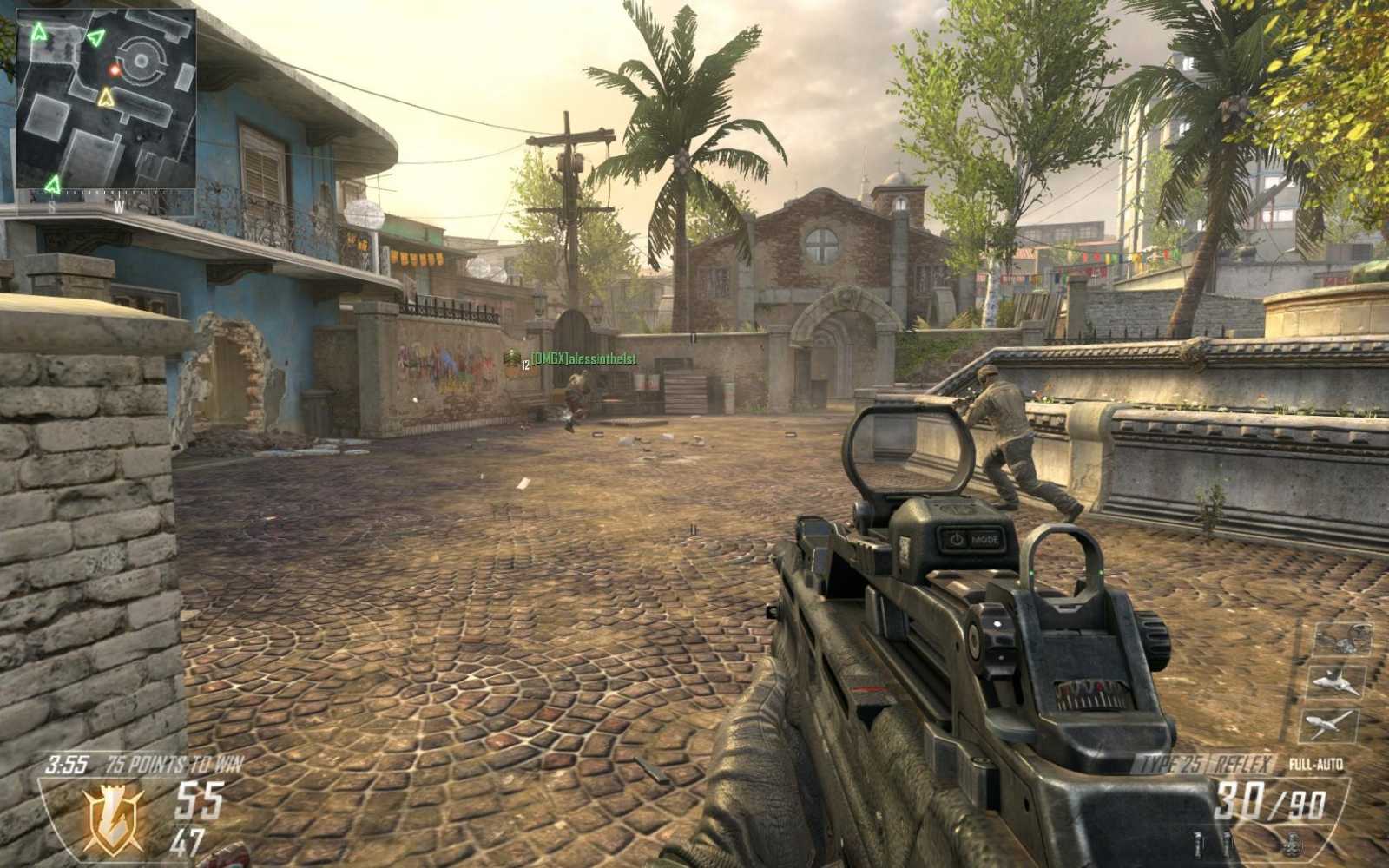Toggle the FULL-AUTO fire mode indicator
The image size is (1389, 868).
pos(1316,764)
